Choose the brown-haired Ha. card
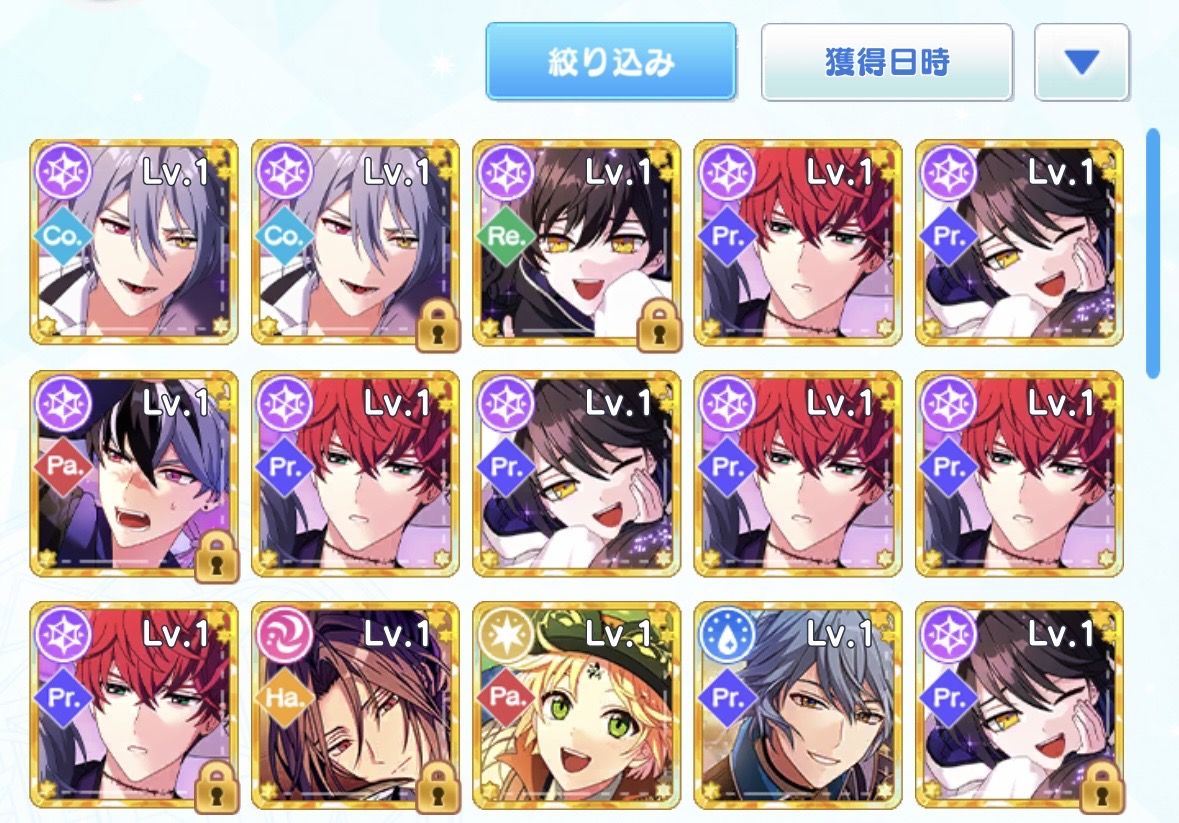This screenshot has width=1179, height=823. 356,704
